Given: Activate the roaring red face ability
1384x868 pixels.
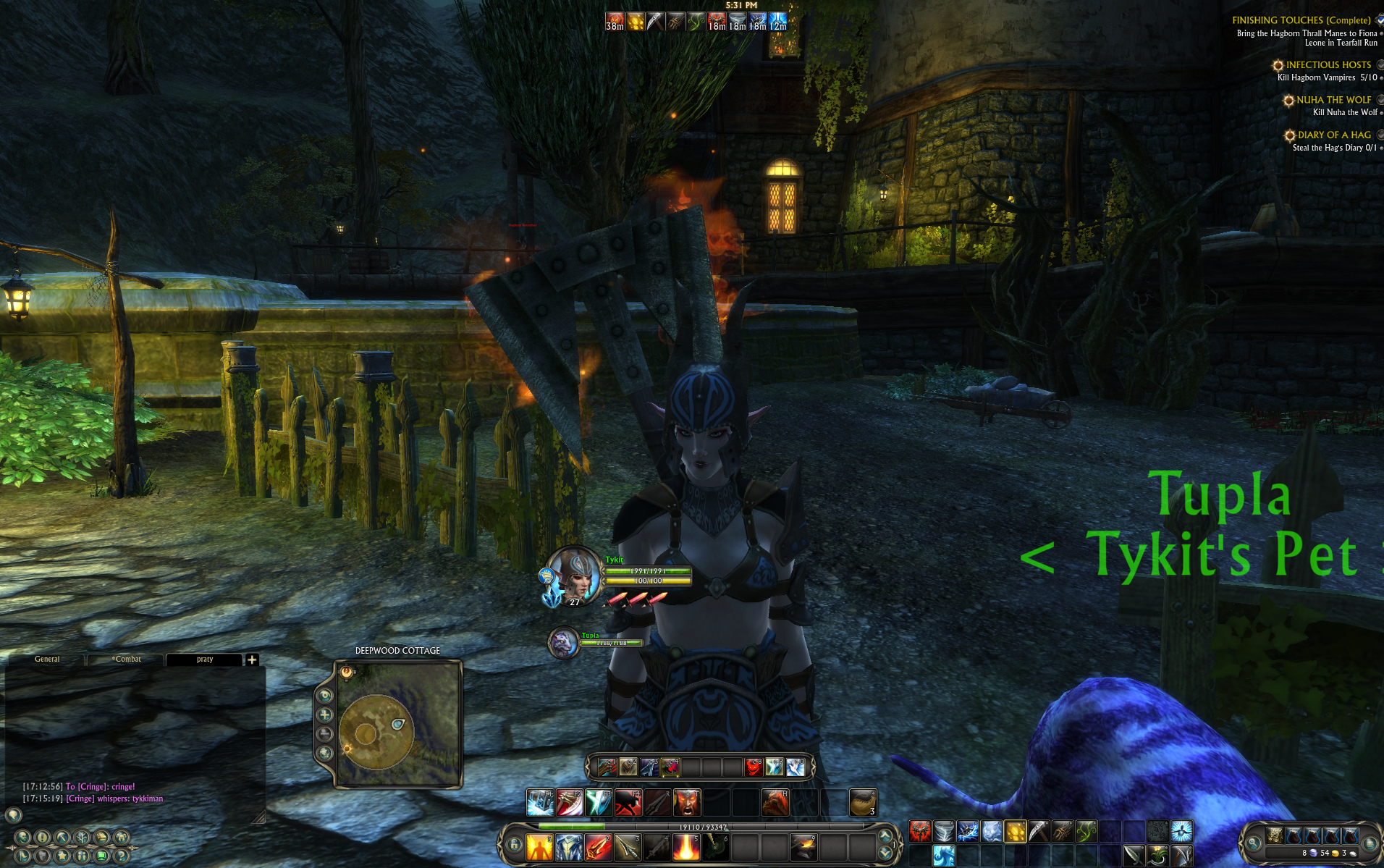Looking at the screenshot, I should click(x=686, y=802).
